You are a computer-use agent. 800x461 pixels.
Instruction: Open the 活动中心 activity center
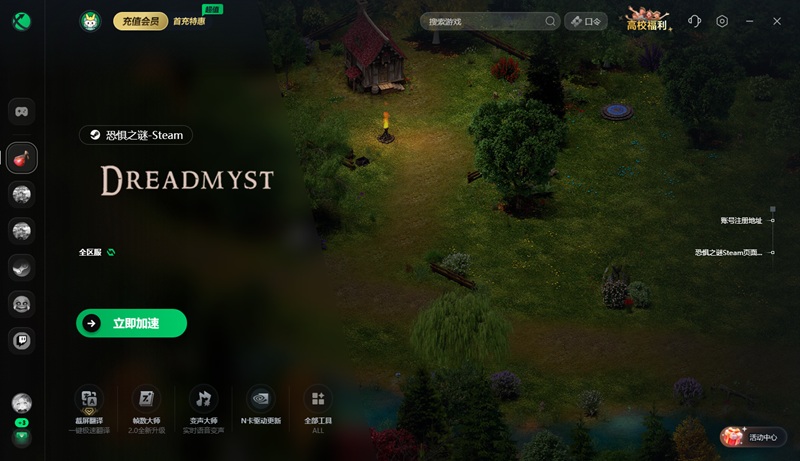[754, 437]
